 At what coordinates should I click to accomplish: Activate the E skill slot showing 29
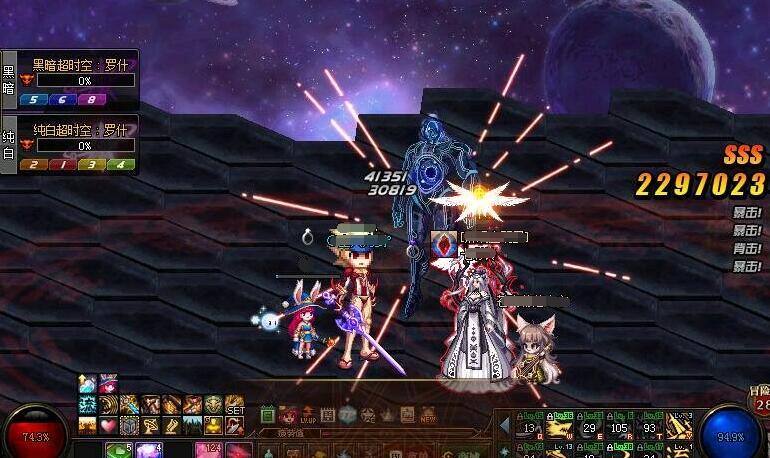(590, 427)
